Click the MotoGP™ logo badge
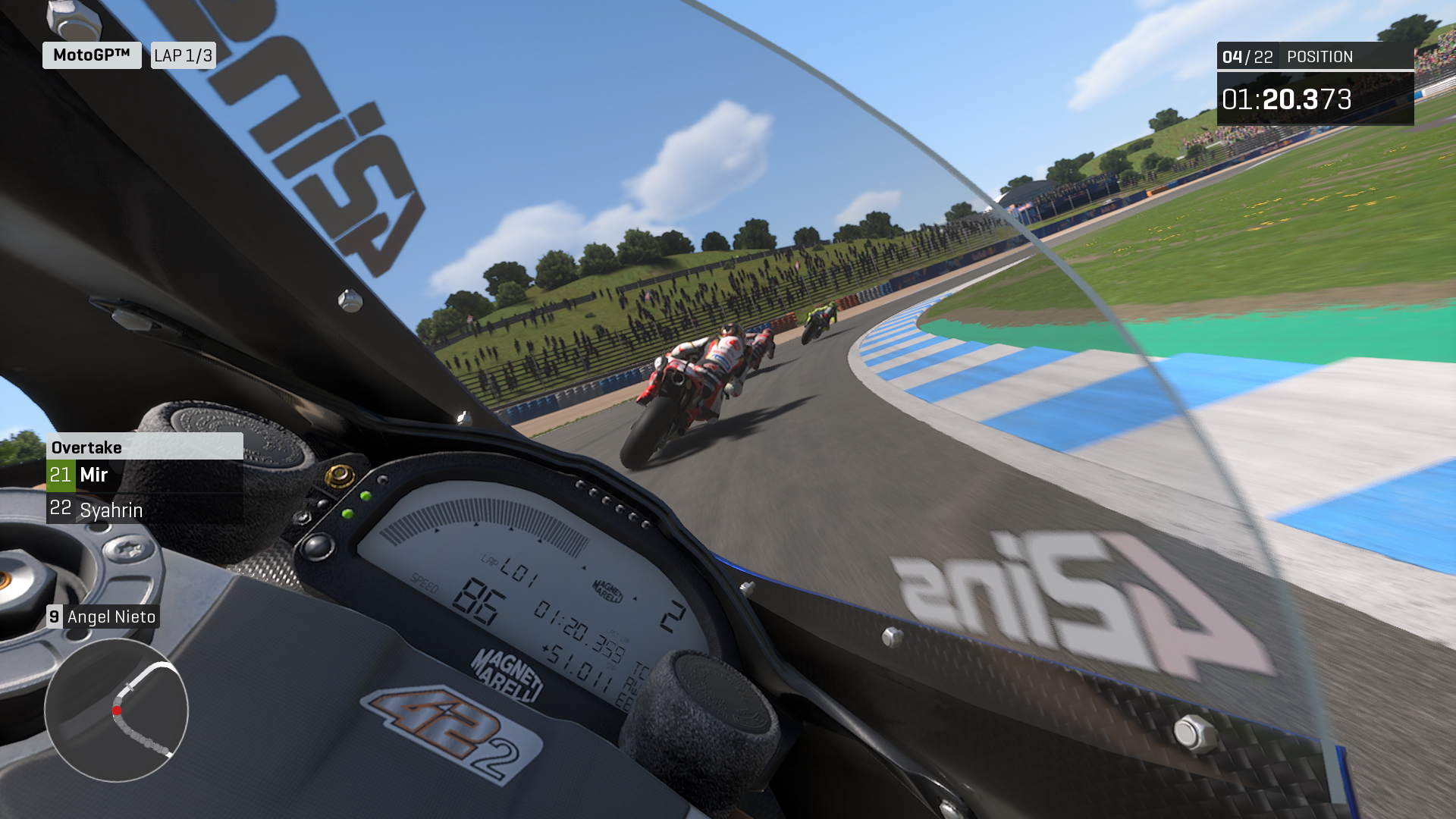 tap(91, 54)
